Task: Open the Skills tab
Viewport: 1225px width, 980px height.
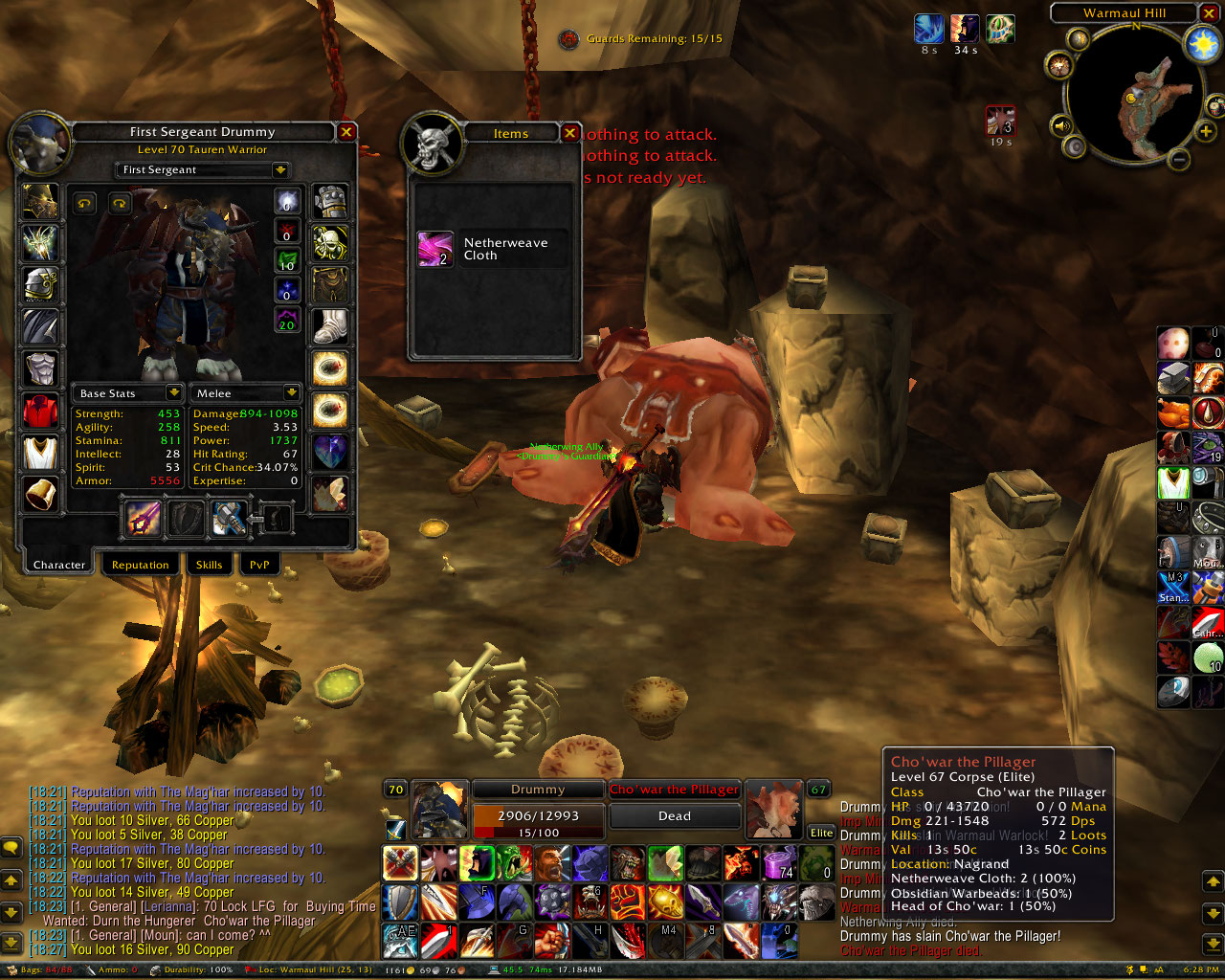Action: point(209,565)
